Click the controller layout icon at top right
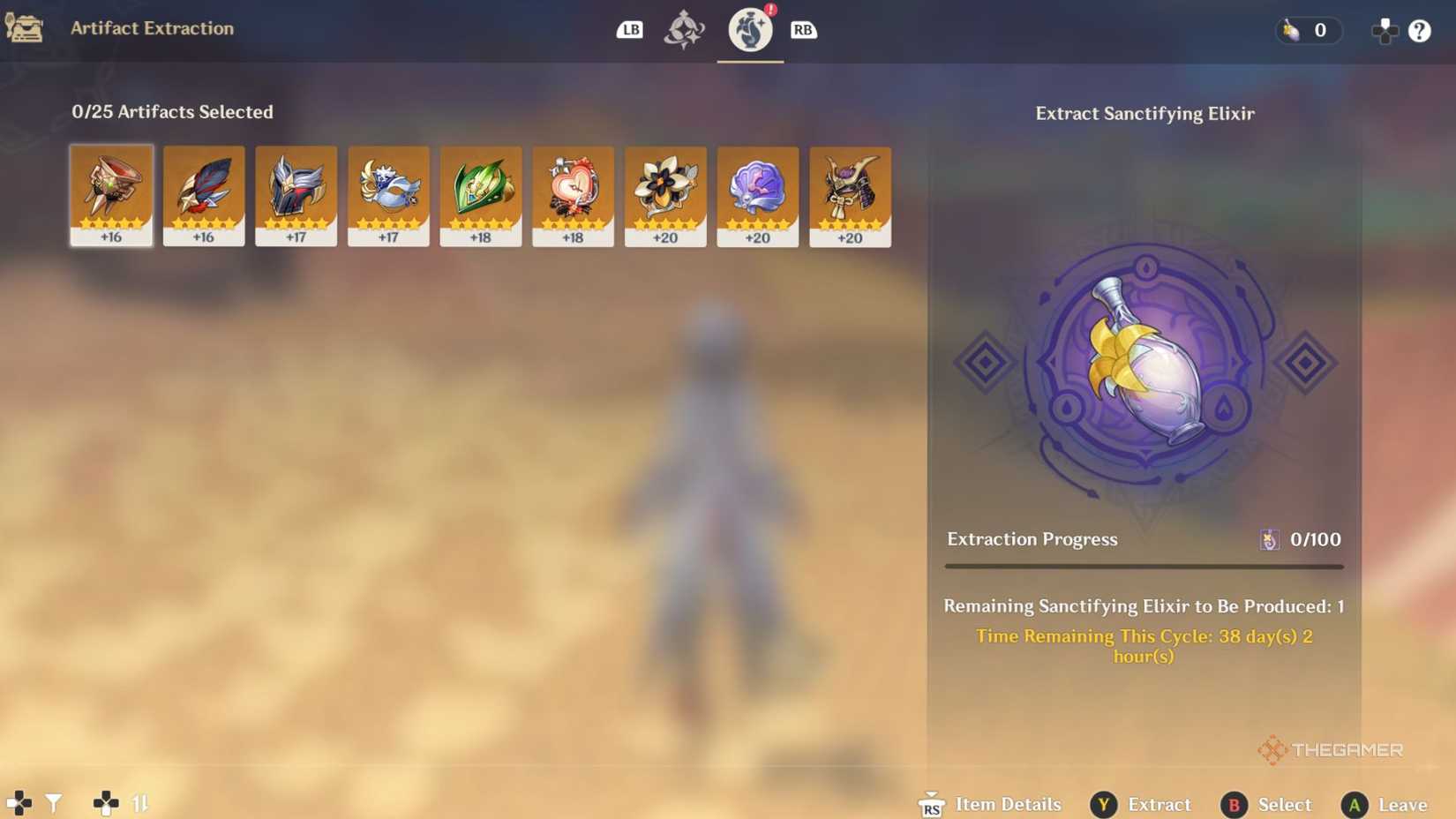Viewport: 1456px width, 819px height. coord(1384,31)
